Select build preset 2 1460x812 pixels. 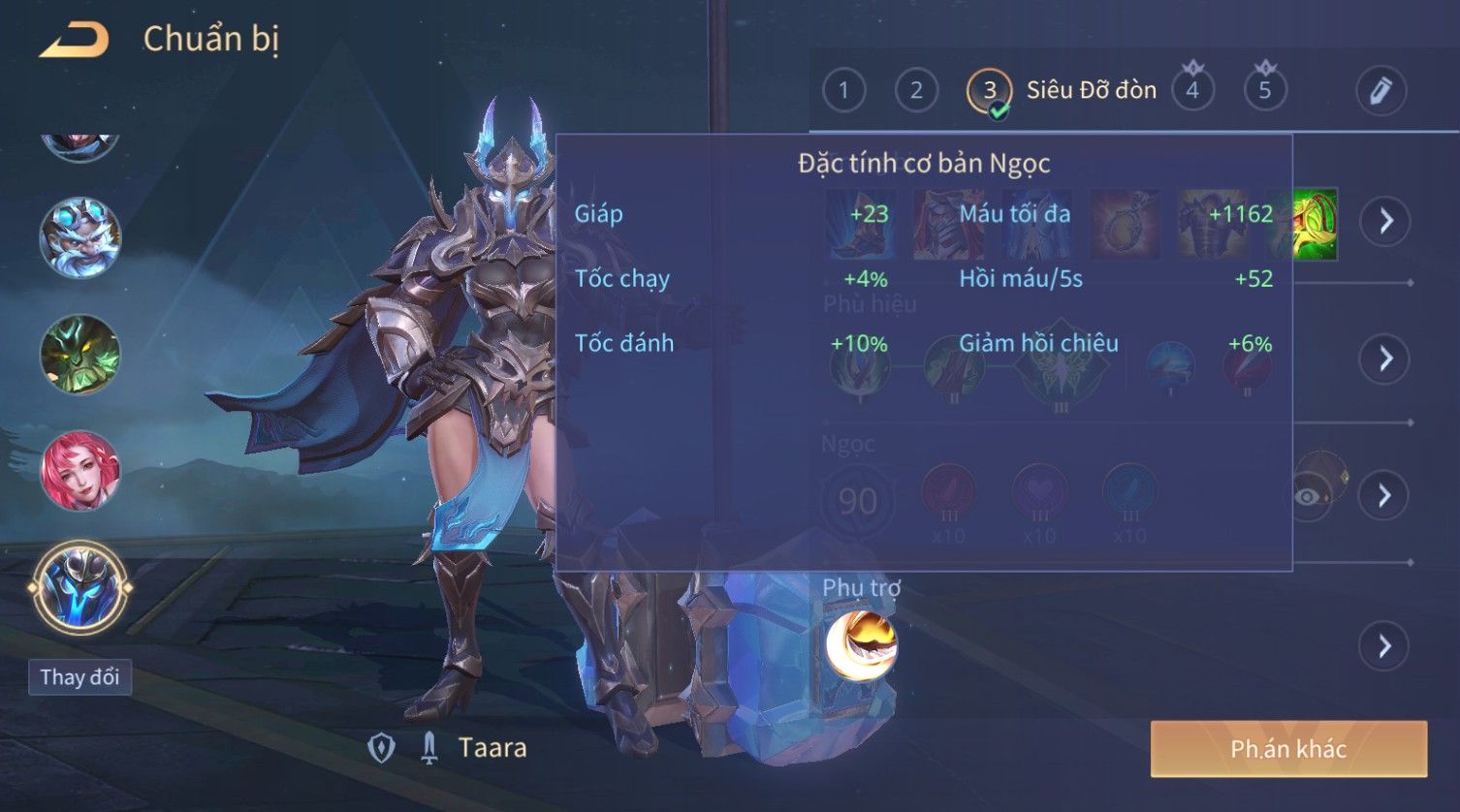(916, 90)
